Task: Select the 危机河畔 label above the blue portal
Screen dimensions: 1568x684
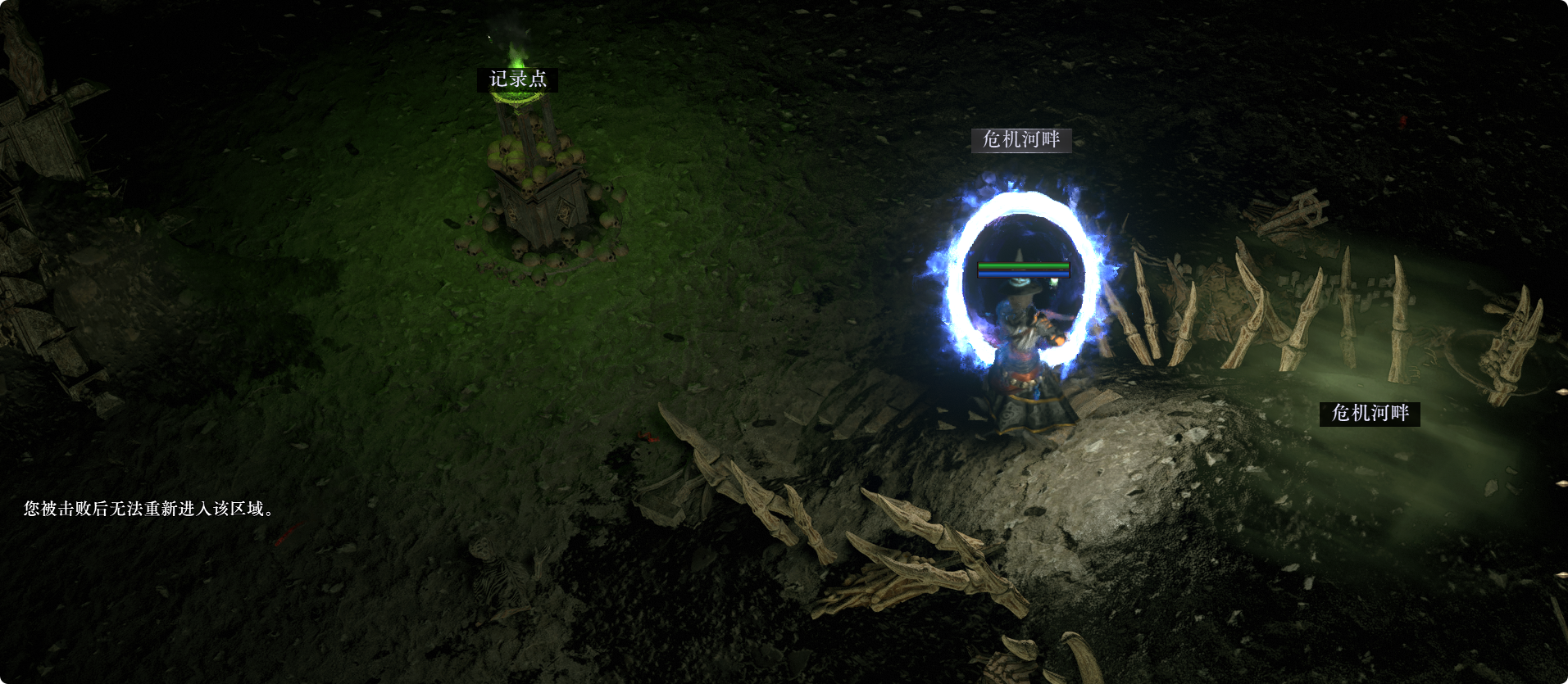Action: tap(1021, 140)
